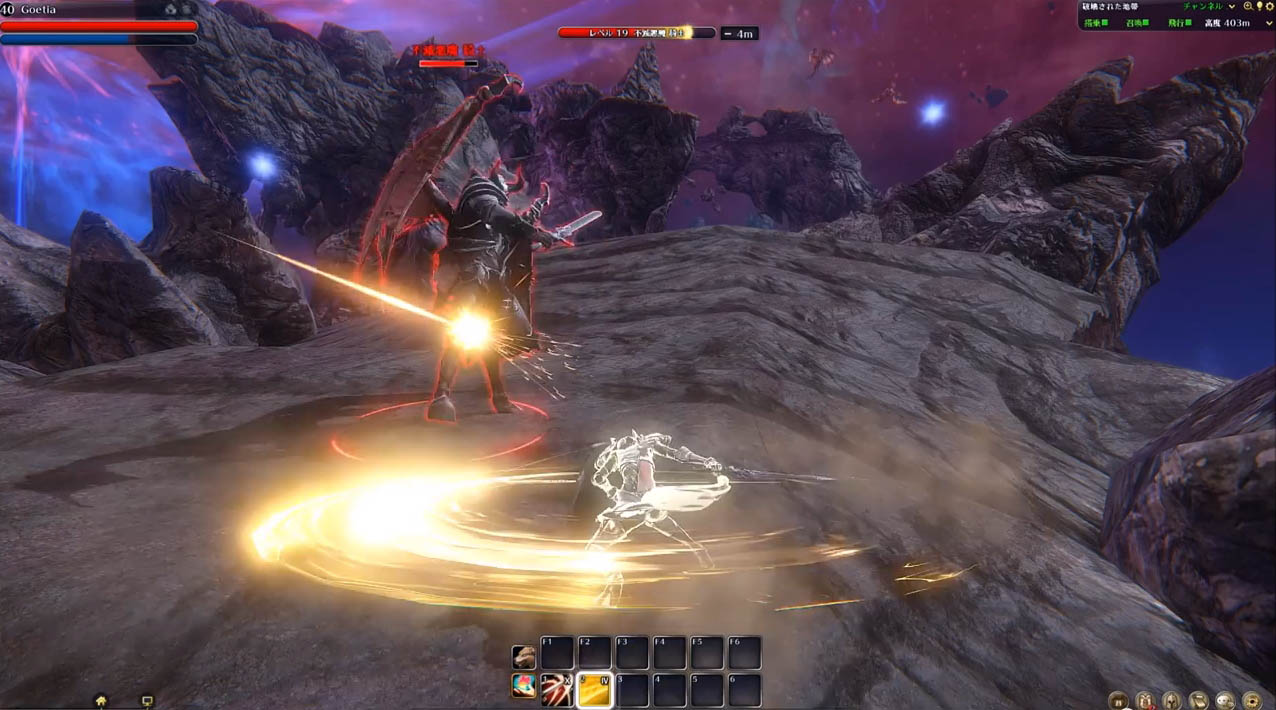
Task: Use the glowing golden skill in slot 2
Action: click(594, 688)
